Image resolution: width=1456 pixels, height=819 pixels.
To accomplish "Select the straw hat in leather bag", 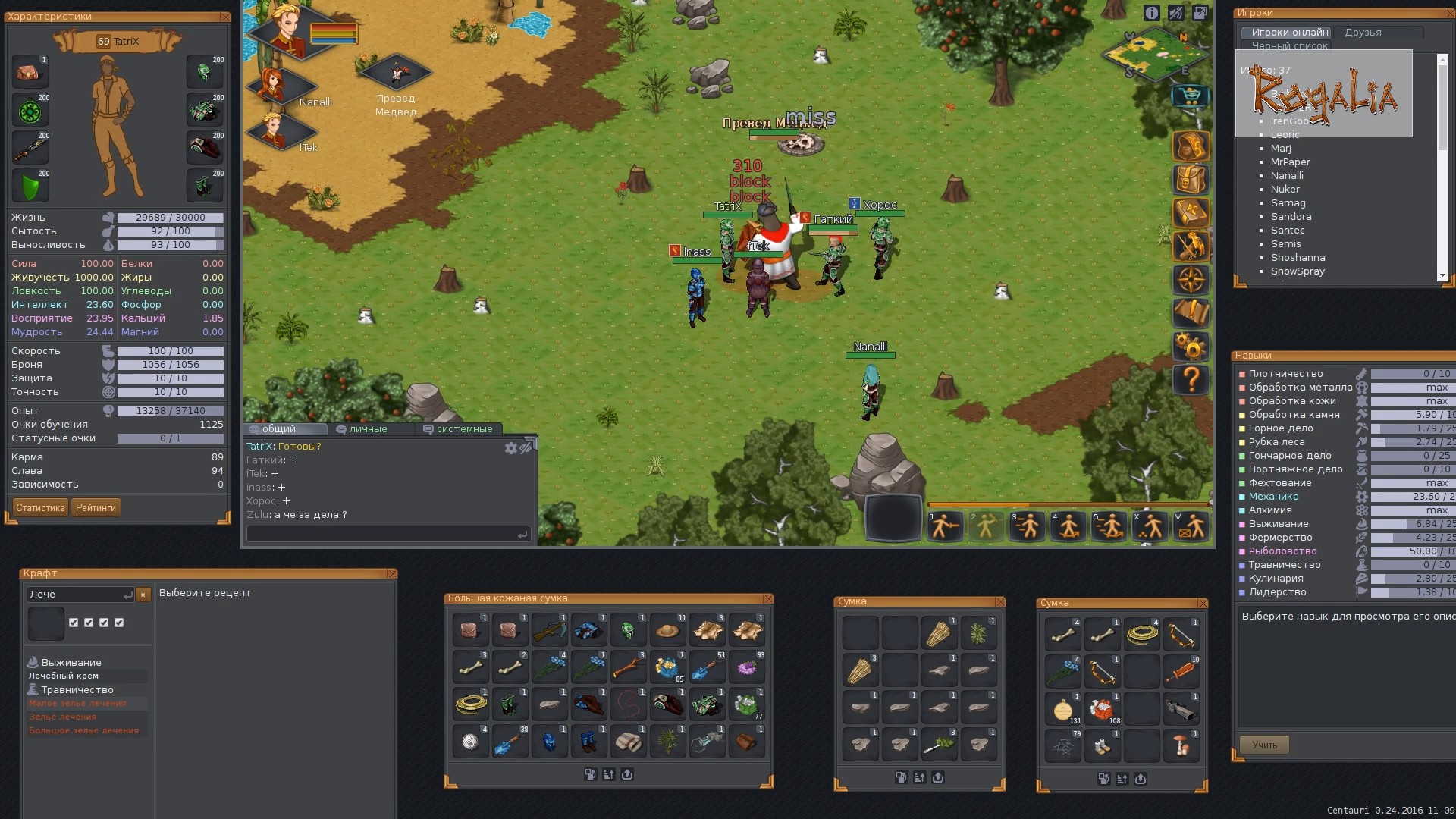I will point(667,631).
